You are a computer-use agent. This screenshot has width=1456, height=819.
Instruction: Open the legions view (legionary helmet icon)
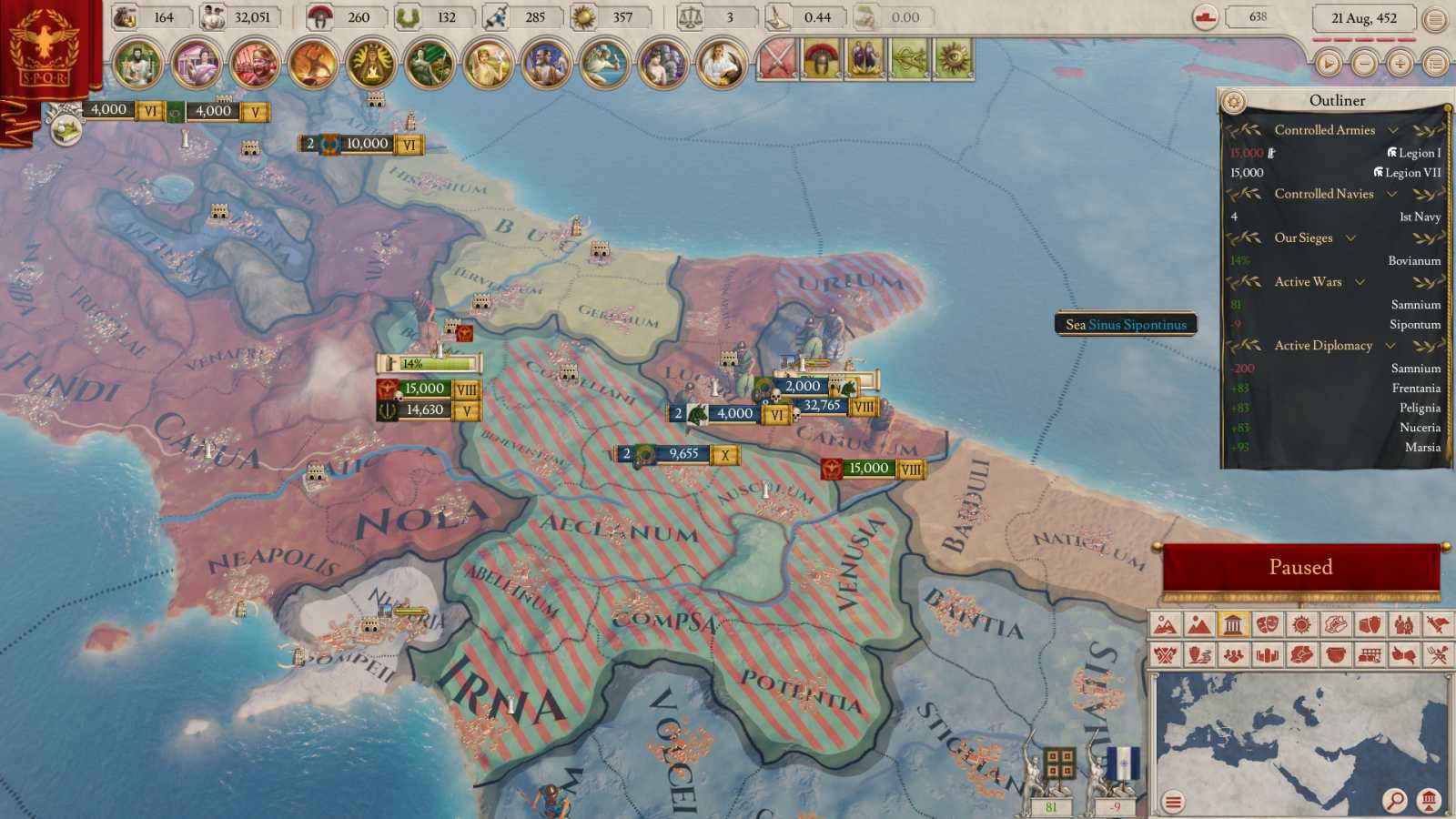(820, 58)
